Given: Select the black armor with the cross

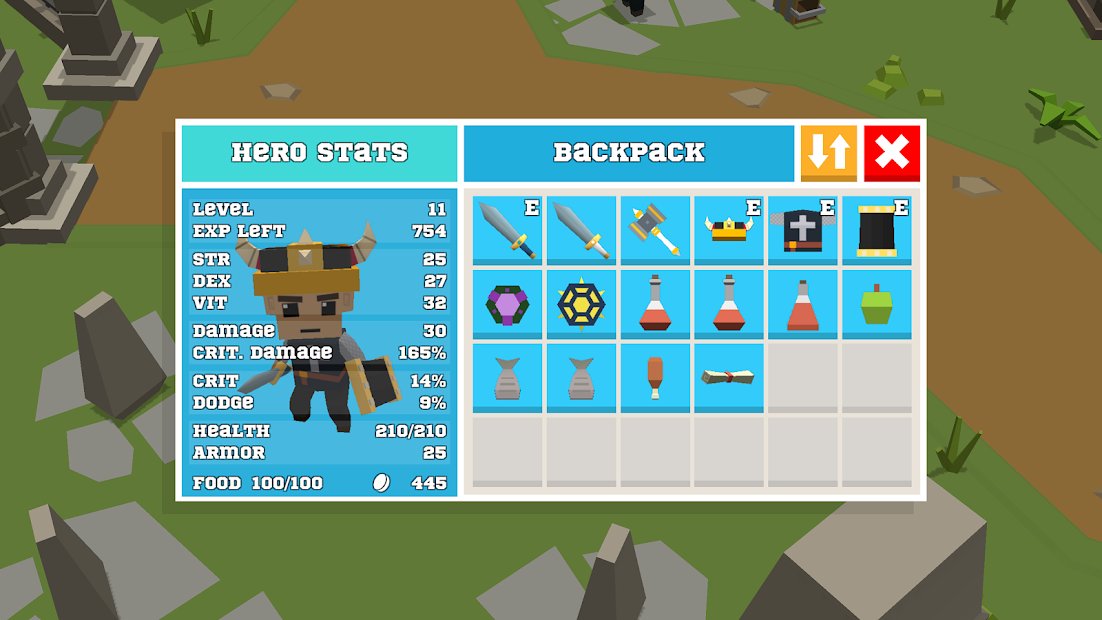Looking at the screenshot, I should click(x=803, y=230).
